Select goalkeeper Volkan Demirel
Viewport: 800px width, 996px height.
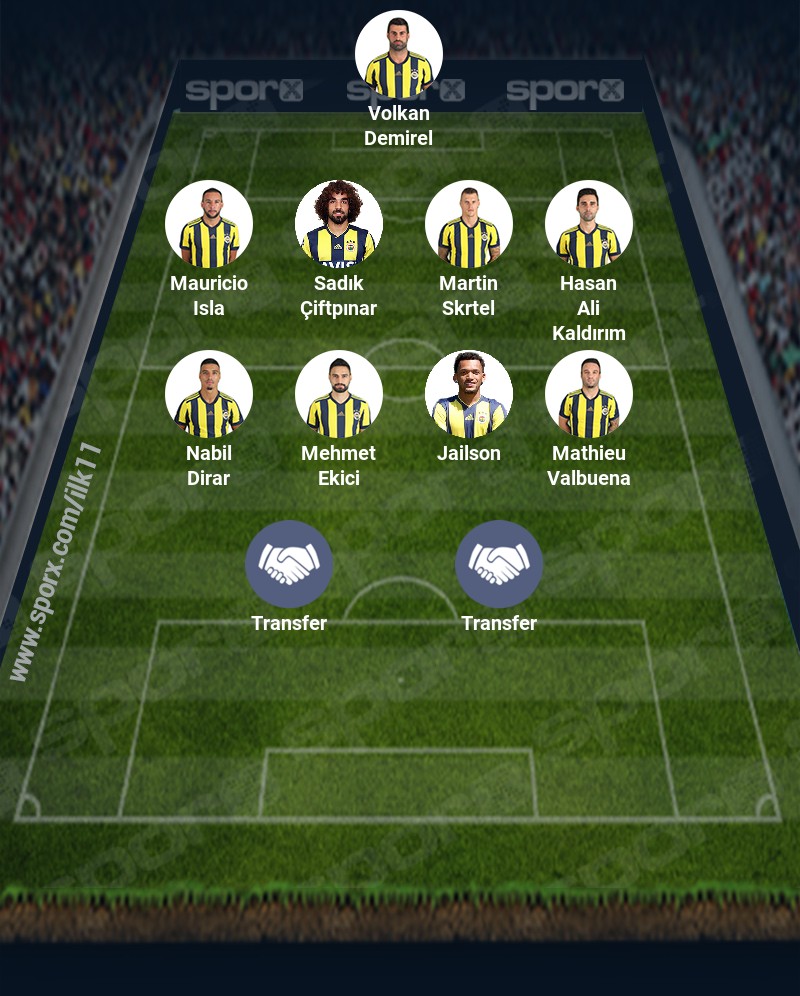point(399,54)
